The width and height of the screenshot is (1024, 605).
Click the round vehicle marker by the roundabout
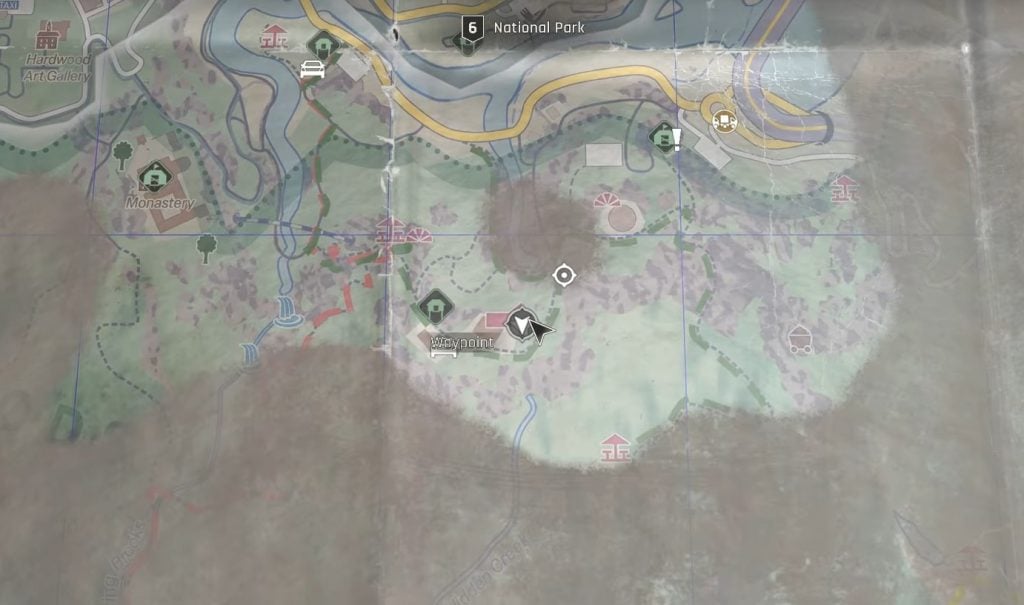(x=724, y=121)
